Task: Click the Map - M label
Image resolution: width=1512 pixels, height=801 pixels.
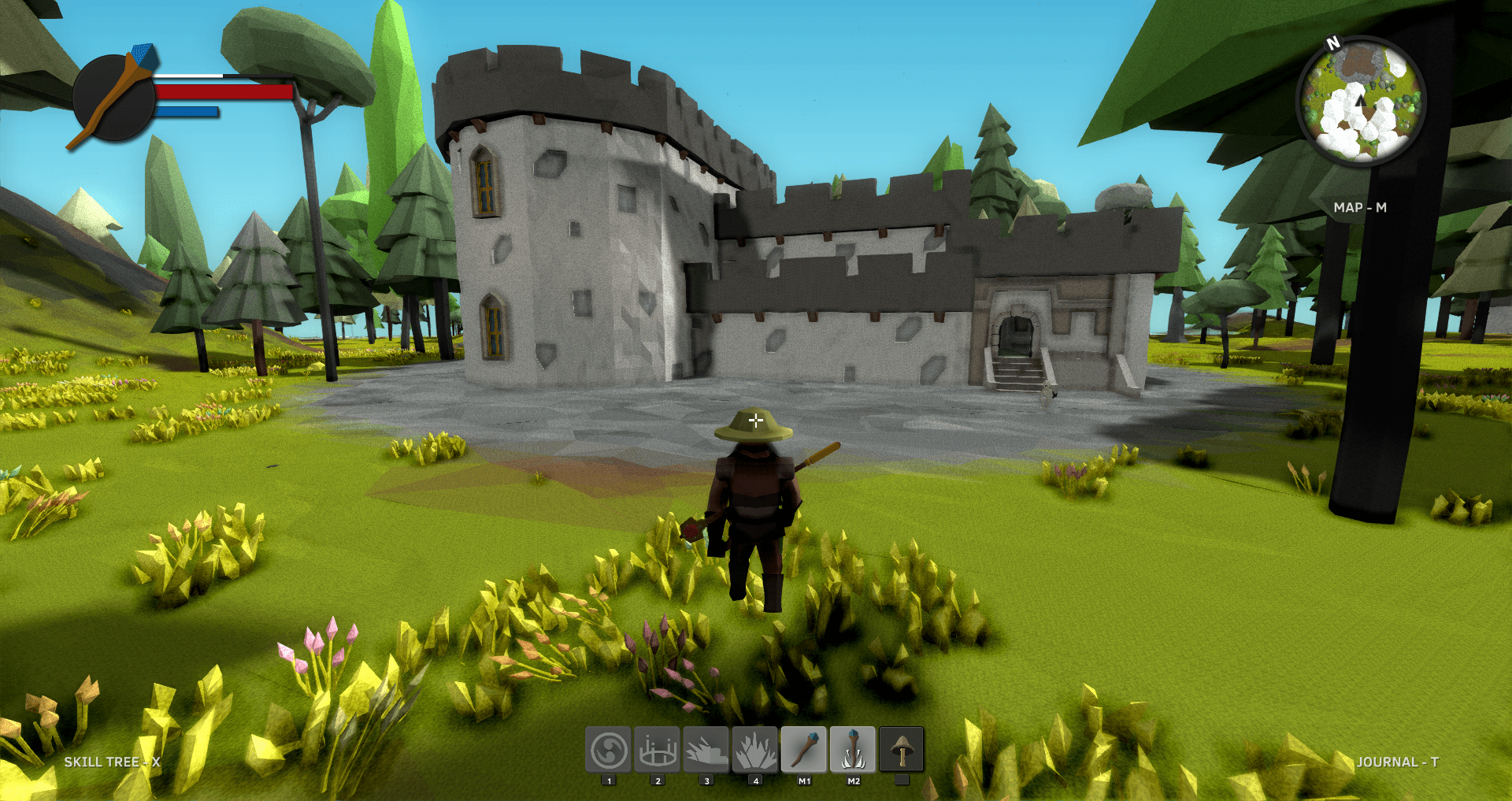Action: coord(1360,207)
